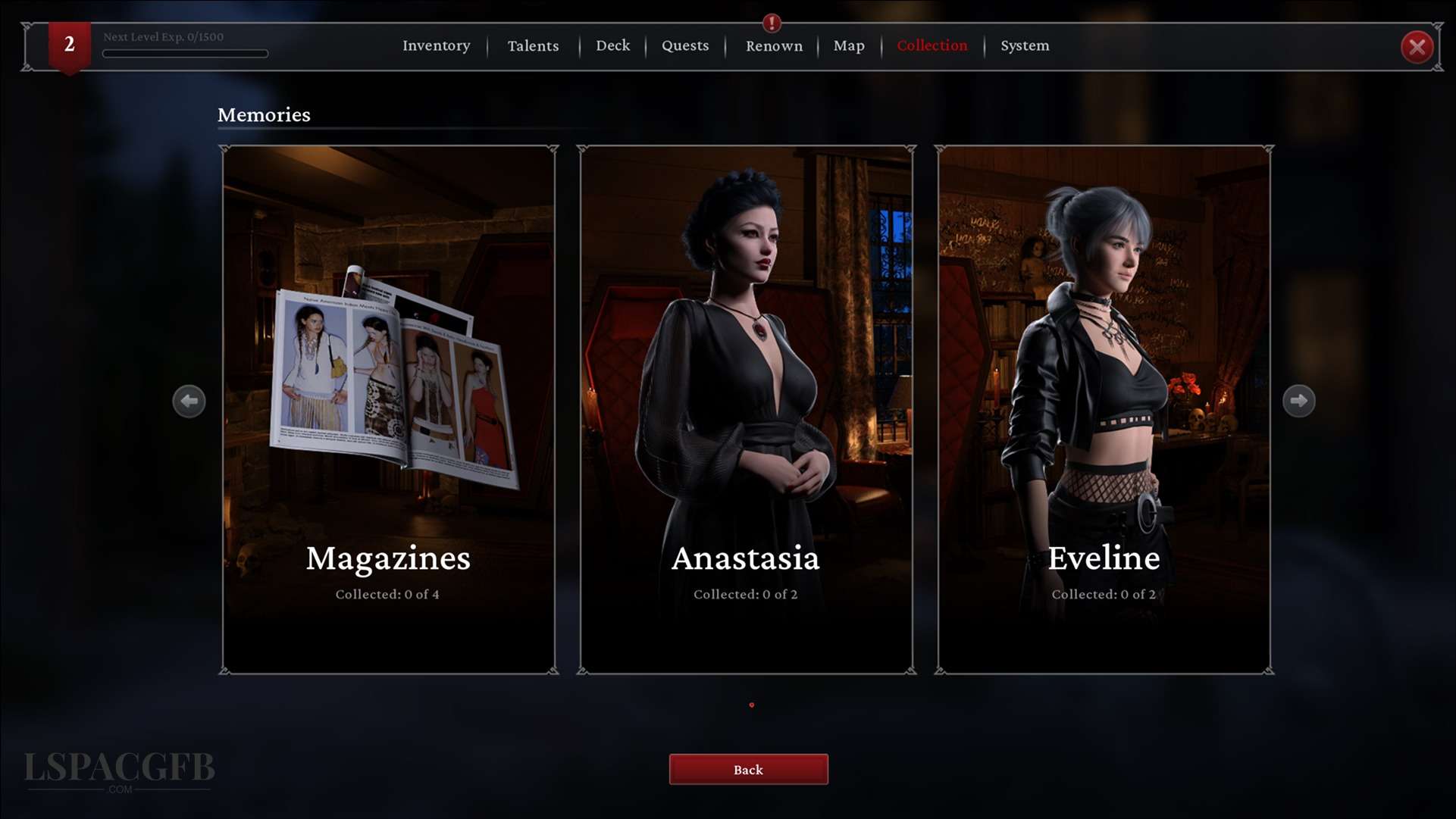Open the System tab

coord(1025,45)
